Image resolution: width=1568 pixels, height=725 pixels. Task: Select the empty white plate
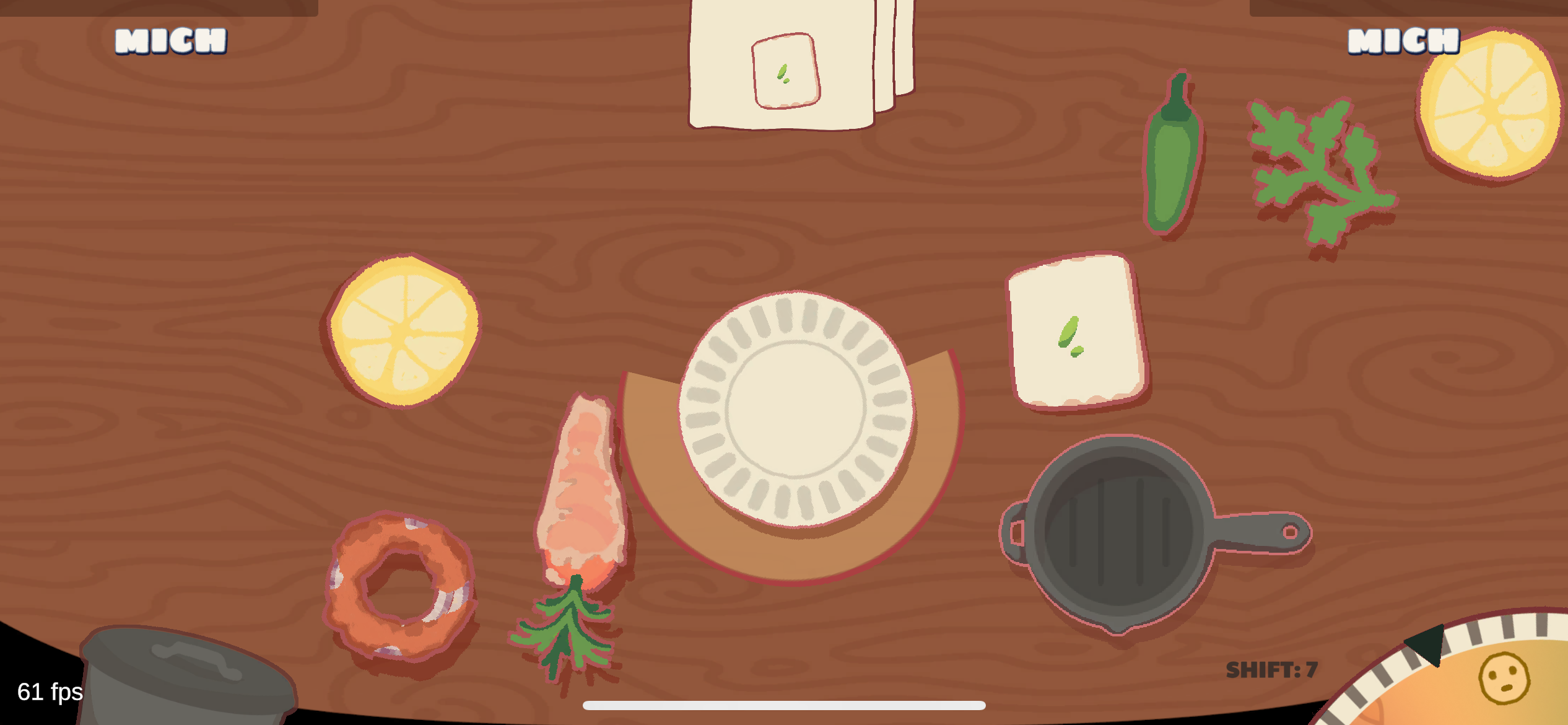[796, 409]
